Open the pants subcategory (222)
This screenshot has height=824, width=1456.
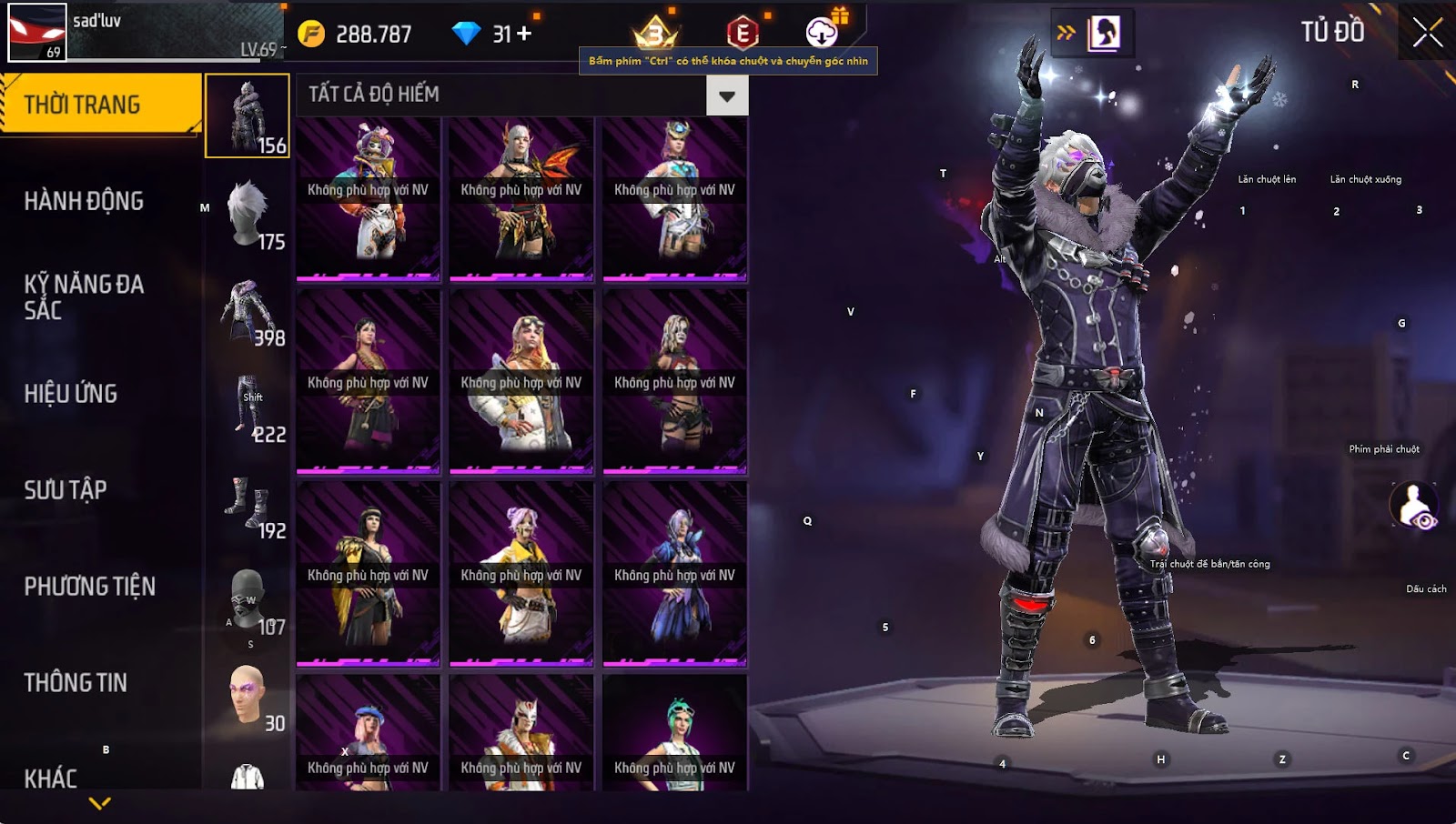[248, 406]
